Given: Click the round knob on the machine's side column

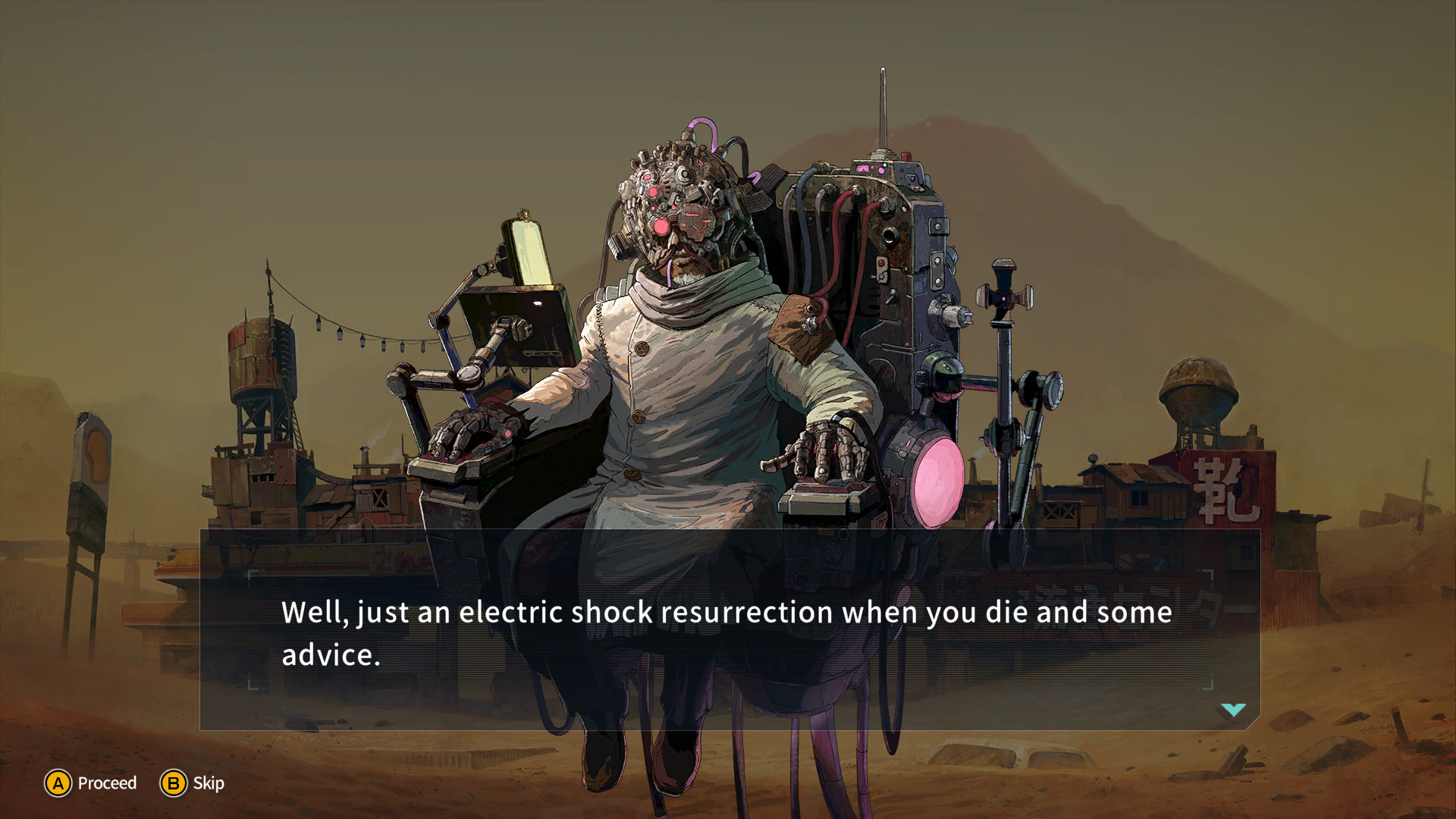Looking at the screenshot, I should [946, 312].
